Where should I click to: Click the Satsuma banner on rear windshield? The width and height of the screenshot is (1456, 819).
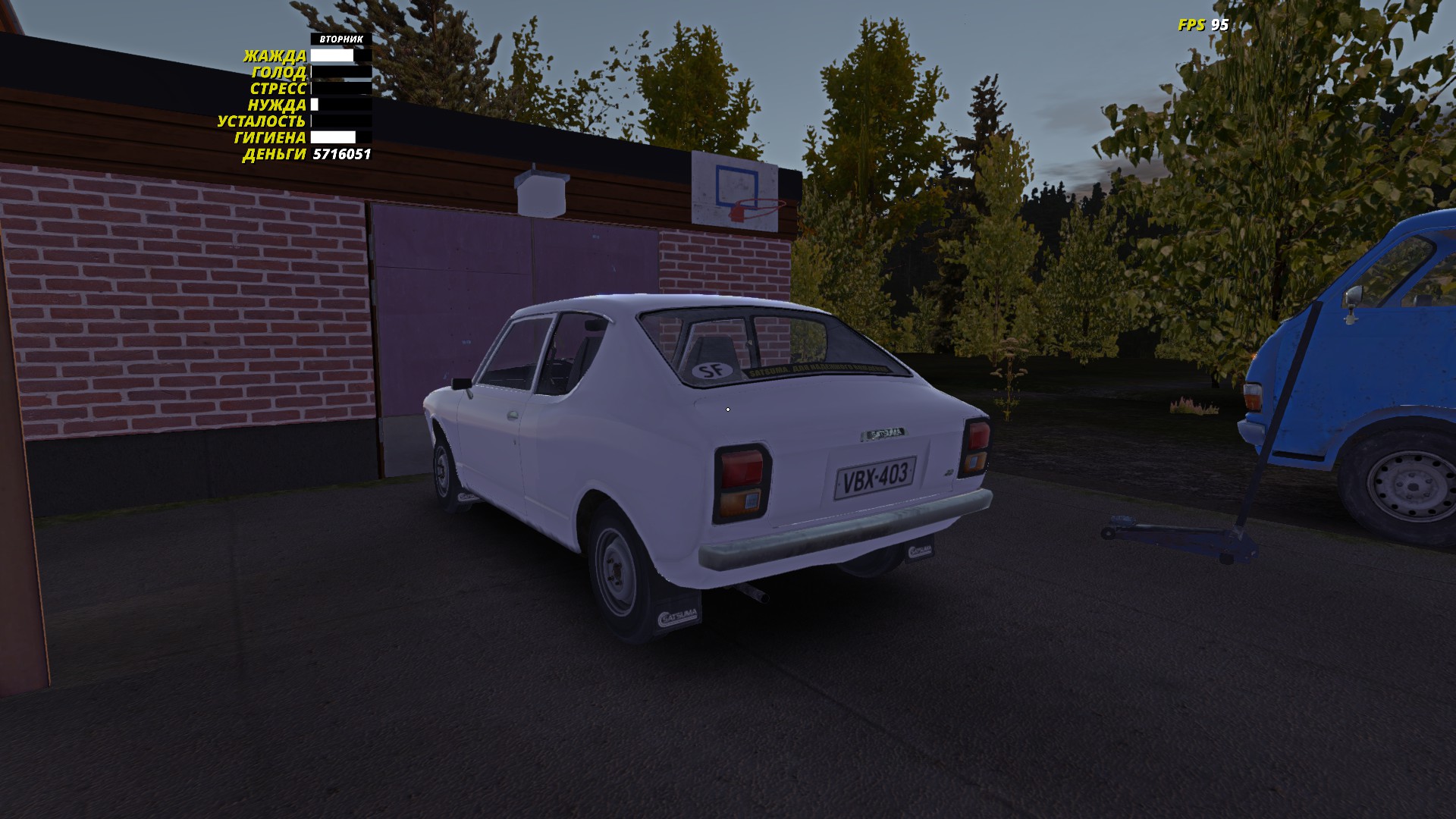819,371
